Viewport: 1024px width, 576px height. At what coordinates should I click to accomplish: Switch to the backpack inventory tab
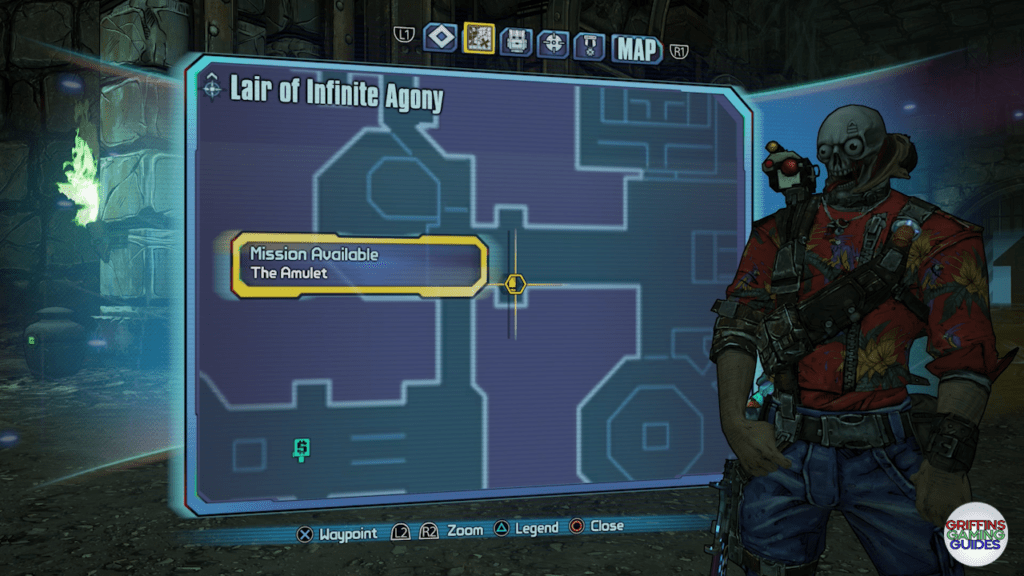516,42
